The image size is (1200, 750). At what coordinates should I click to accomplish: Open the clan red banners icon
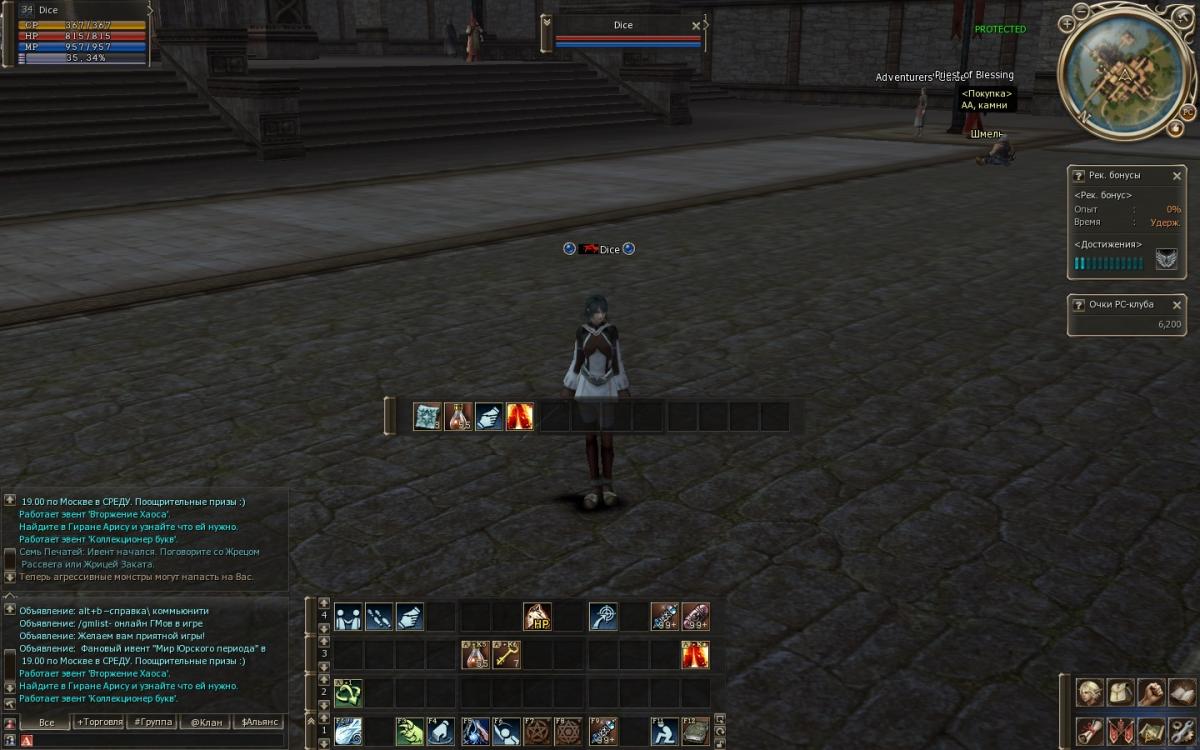click(1119, 731)
